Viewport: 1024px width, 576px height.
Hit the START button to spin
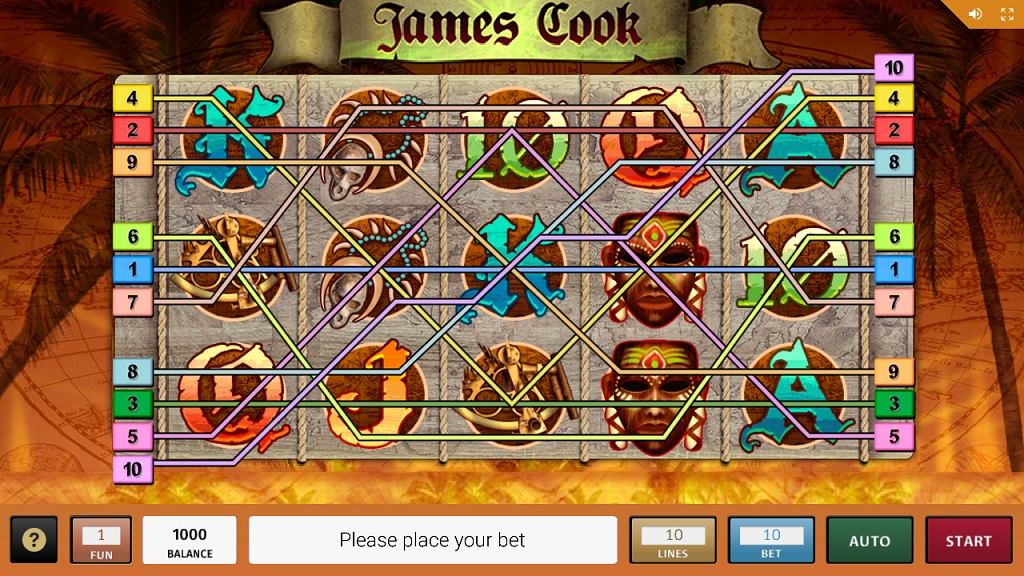pyautogui.click(x=968, y=541)
